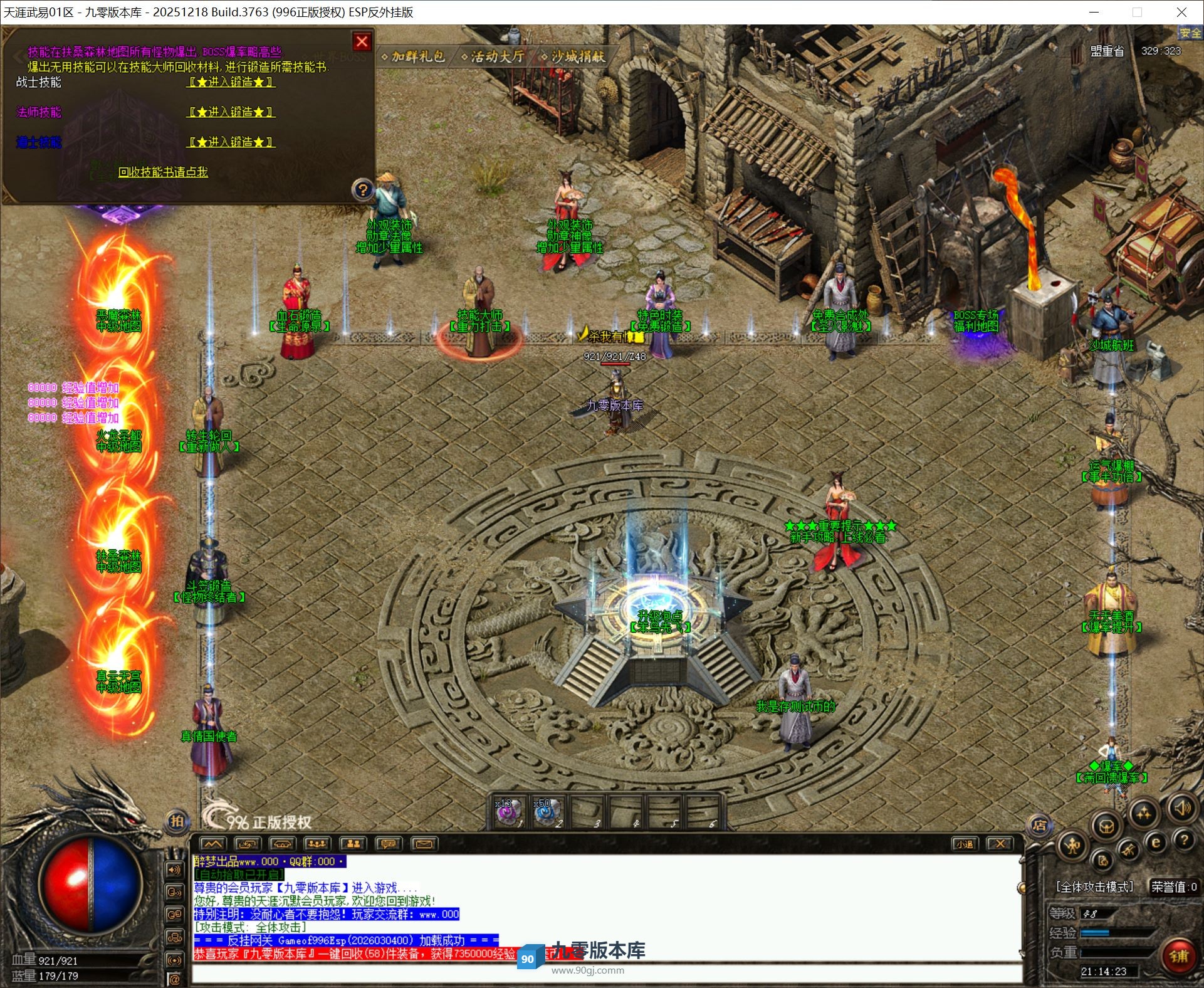The image size is (1204, 988).
Task: Click the red 铺 stall button
Action: pyautogui.click(x=1178, y=956)
